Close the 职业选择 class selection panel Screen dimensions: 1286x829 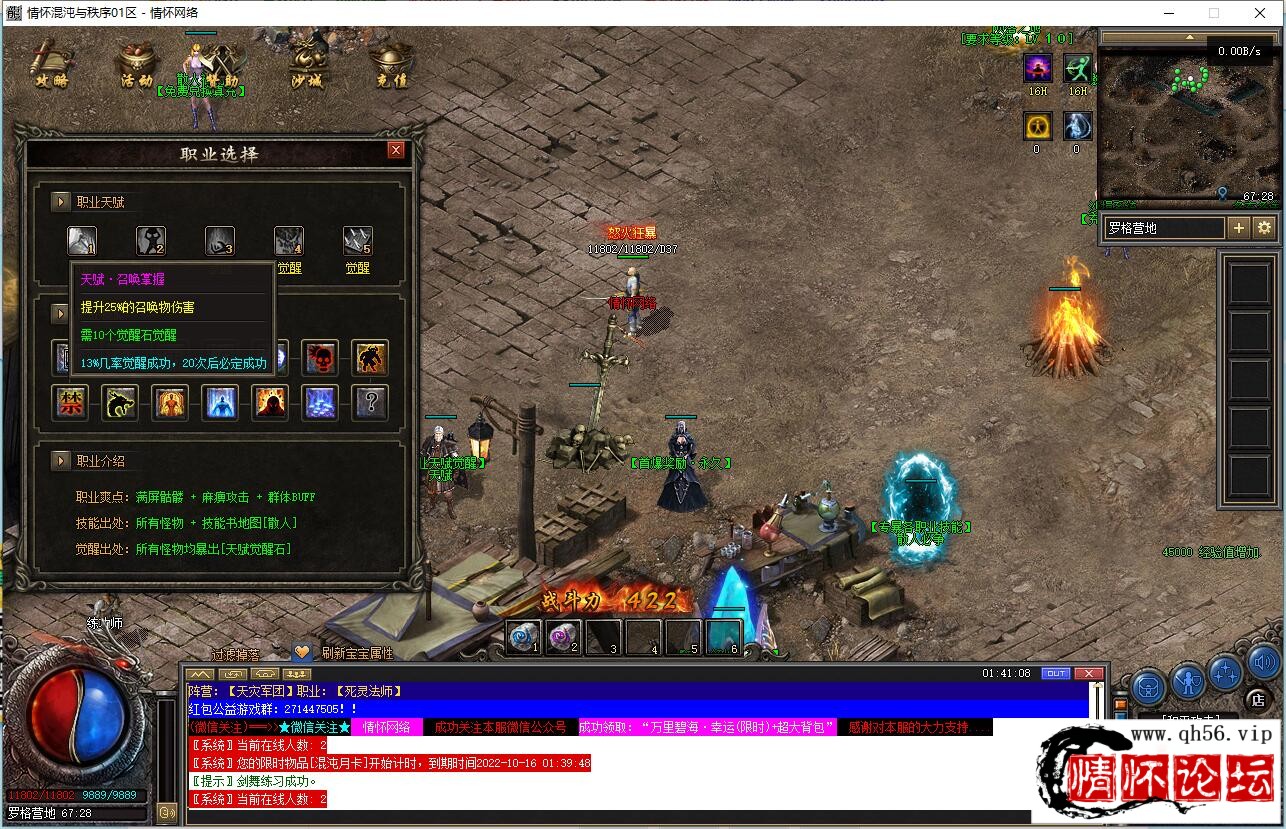pyautogui.click(x=396, y=150)
